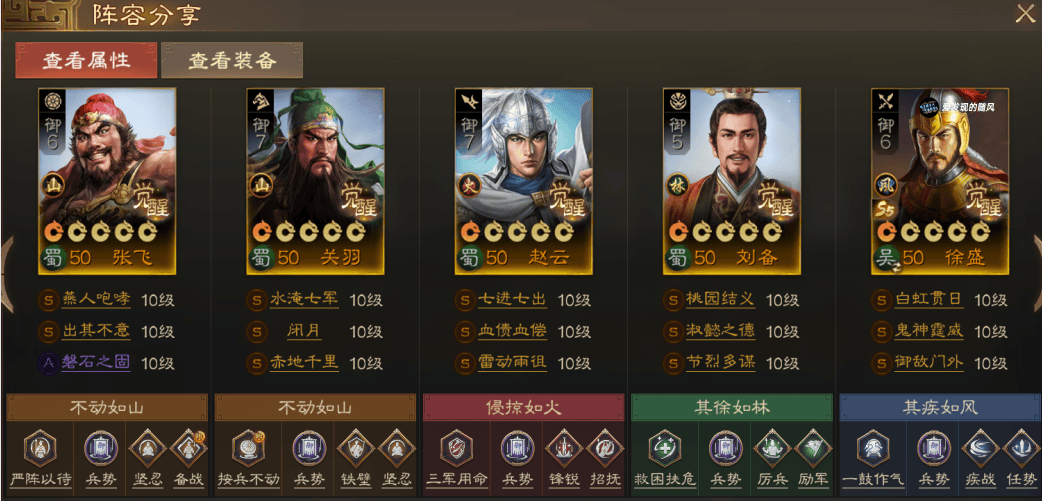Close the 阵容分享 lineup share window
1042x501 pixels.
coord(1025,14)
